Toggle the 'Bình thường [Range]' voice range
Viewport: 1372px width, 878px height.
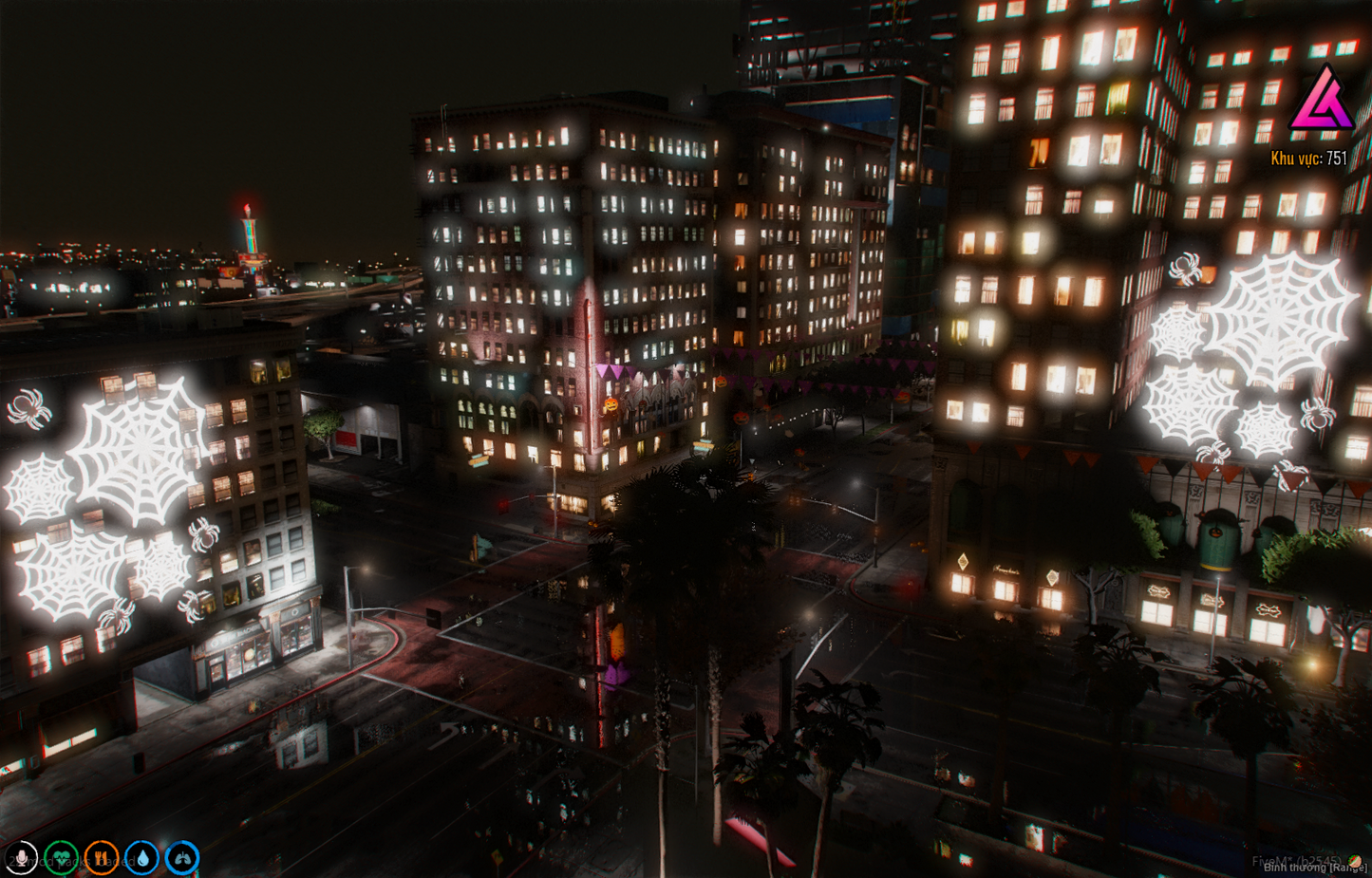point(1315,868)
